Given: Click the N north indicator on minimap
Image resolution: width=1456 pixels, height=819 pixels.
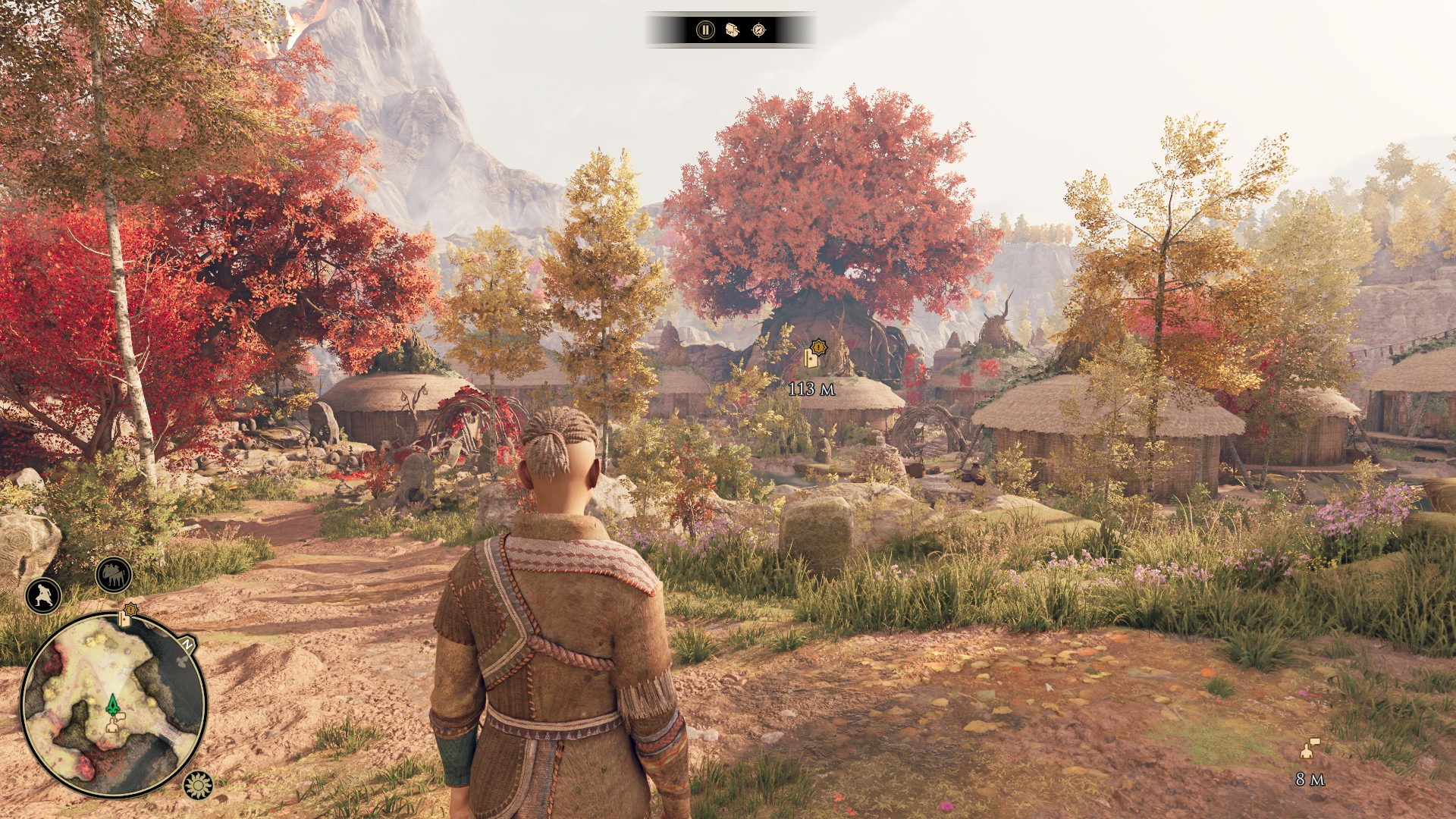Looking at the screenshot, I should pyautogui.click(x=187, y=645).
